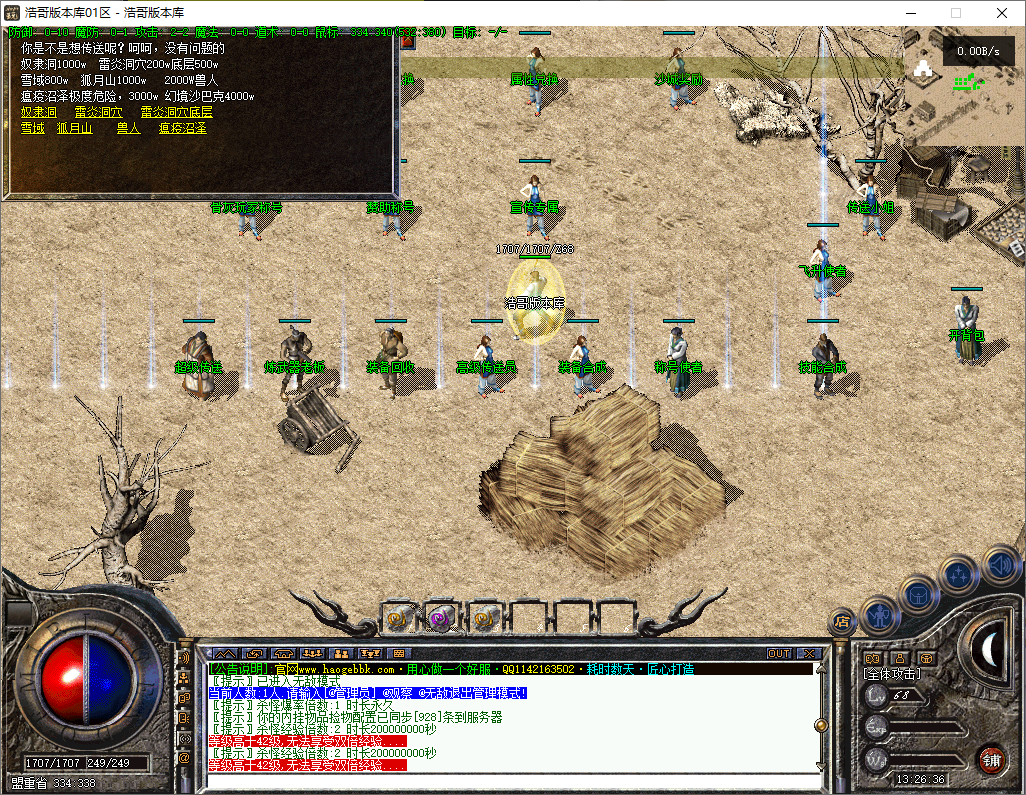The height and width of the screenshot is (795, 1026).
Task: Pick the 狐月山 teleport link
Action: [74, 128]
